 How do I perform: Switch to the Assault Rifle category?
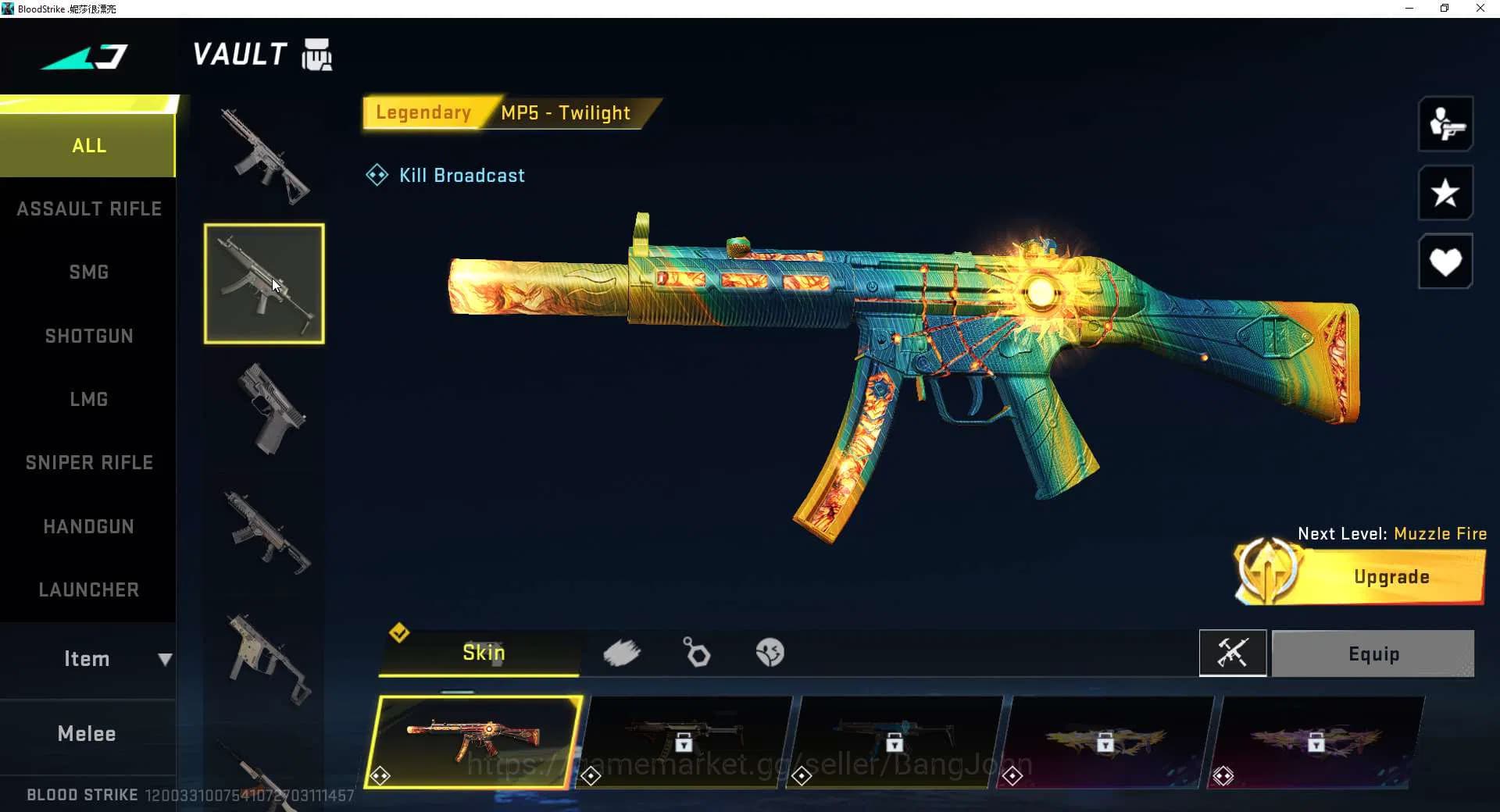tap(88, 208)
